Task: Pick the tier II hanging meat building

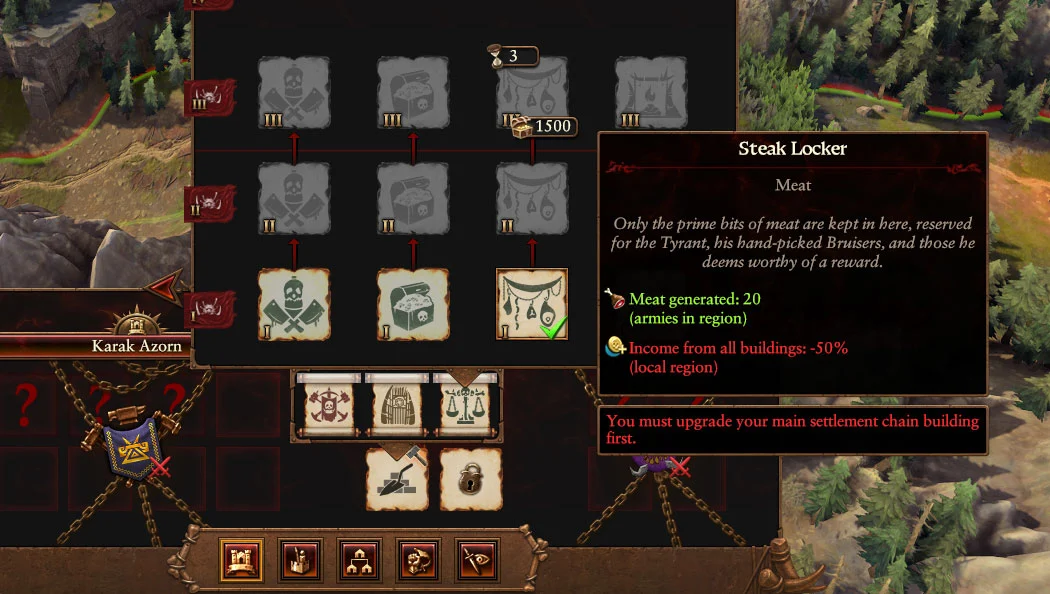Action: coord(532,199)
